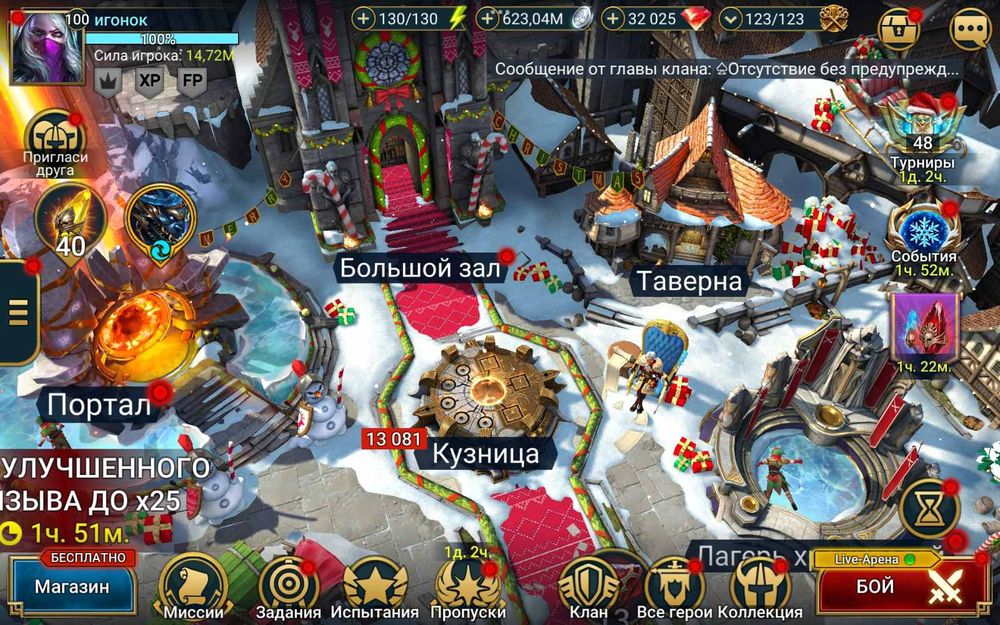Image resolution: width=1000 pixels, height=625 pixels.
Task: Open the Магазин shop
Action: tap(72, 586)
